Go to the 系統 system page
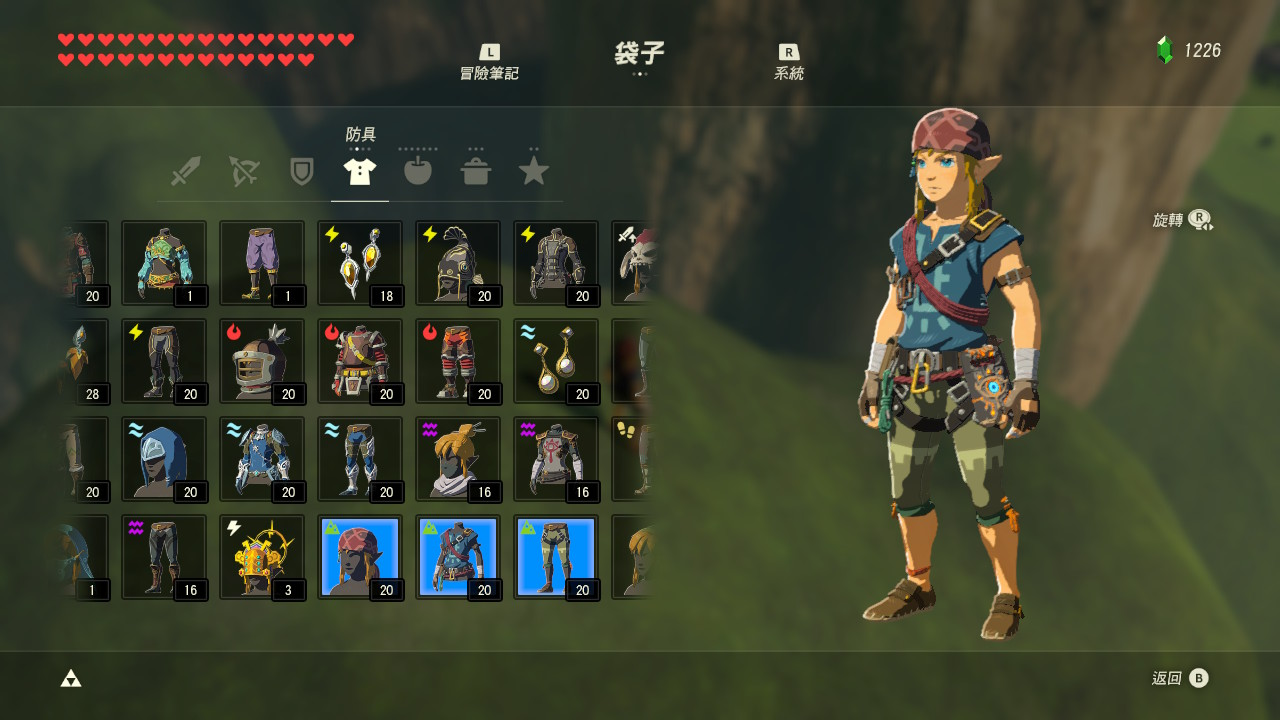This screenshot has width=1280, height=720. click(788, 62)
